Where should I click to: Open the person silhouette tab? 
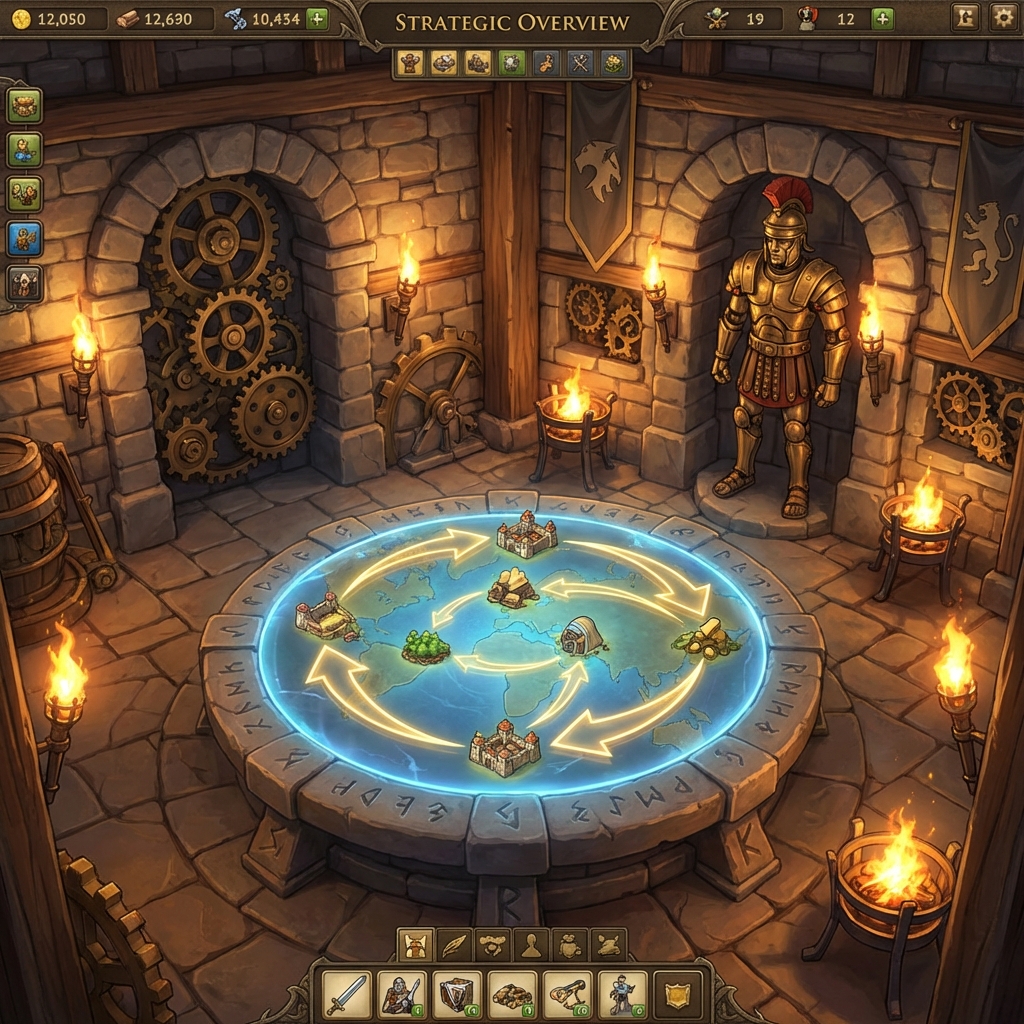[530, 944]
